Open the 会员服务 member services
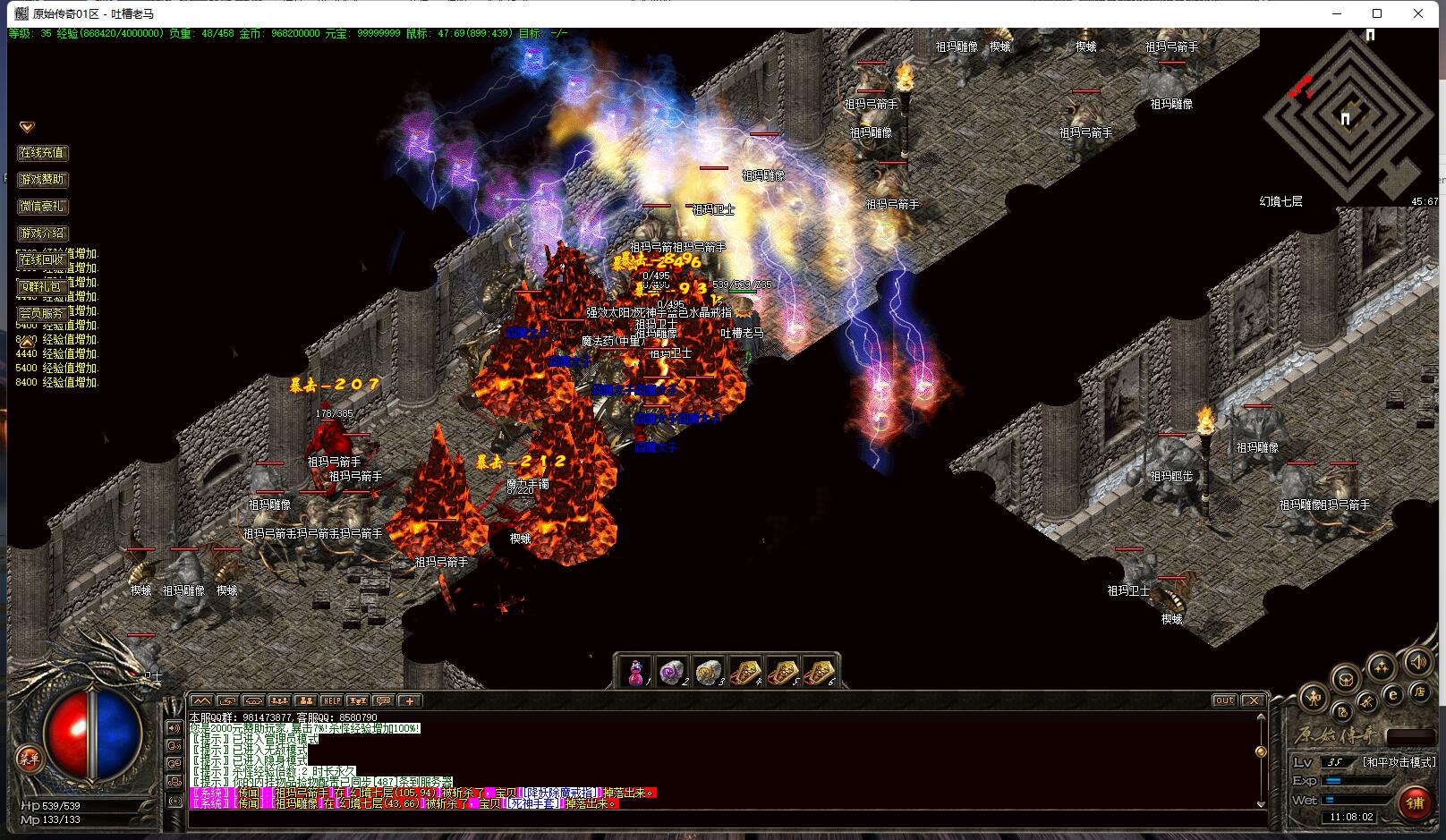The image size is (1446, 840). click(43, 314)
